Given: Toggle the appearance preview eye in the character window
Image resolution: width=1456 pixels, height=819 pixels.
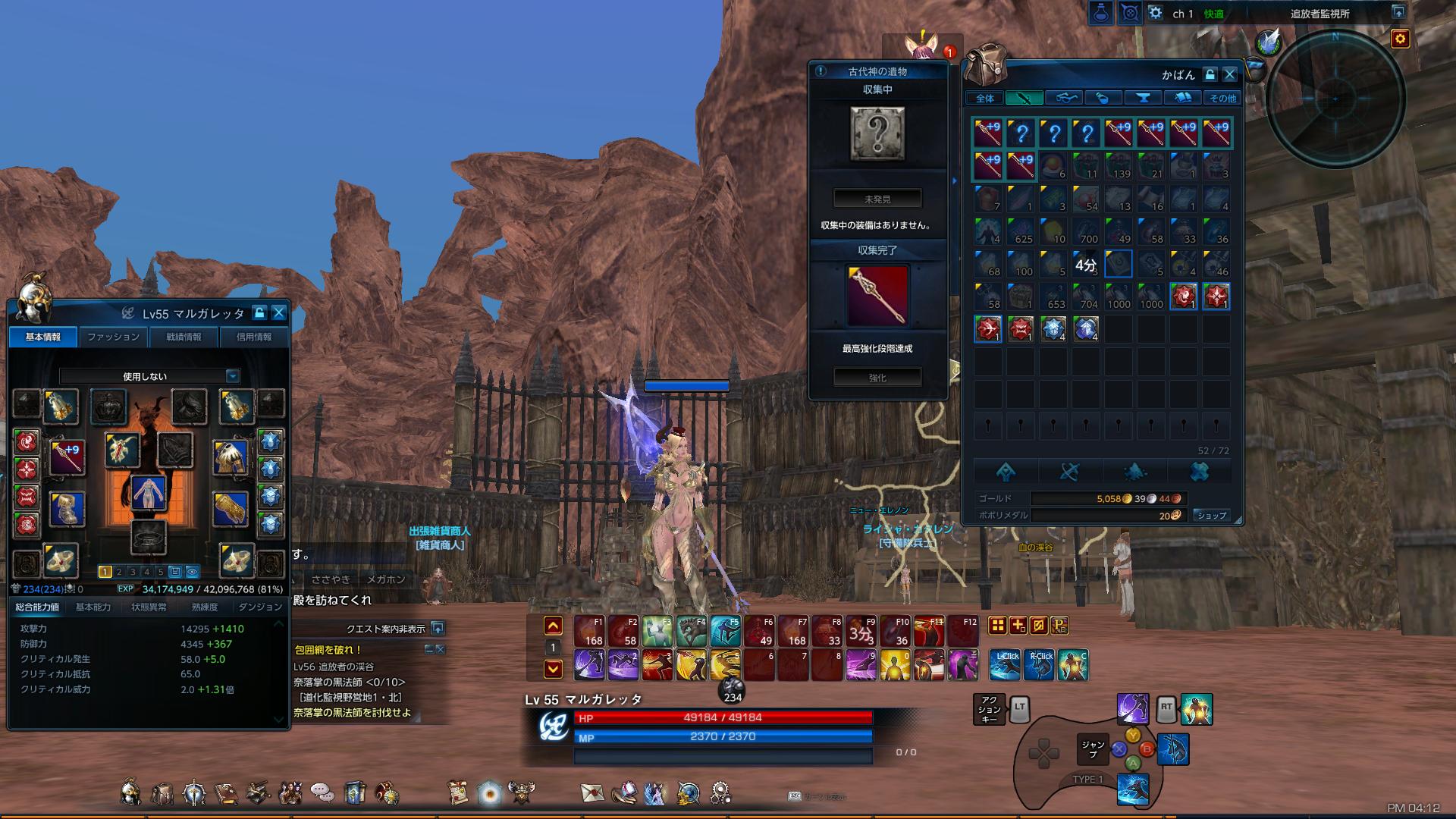Looking at the screenshot, I should point(192,572).
